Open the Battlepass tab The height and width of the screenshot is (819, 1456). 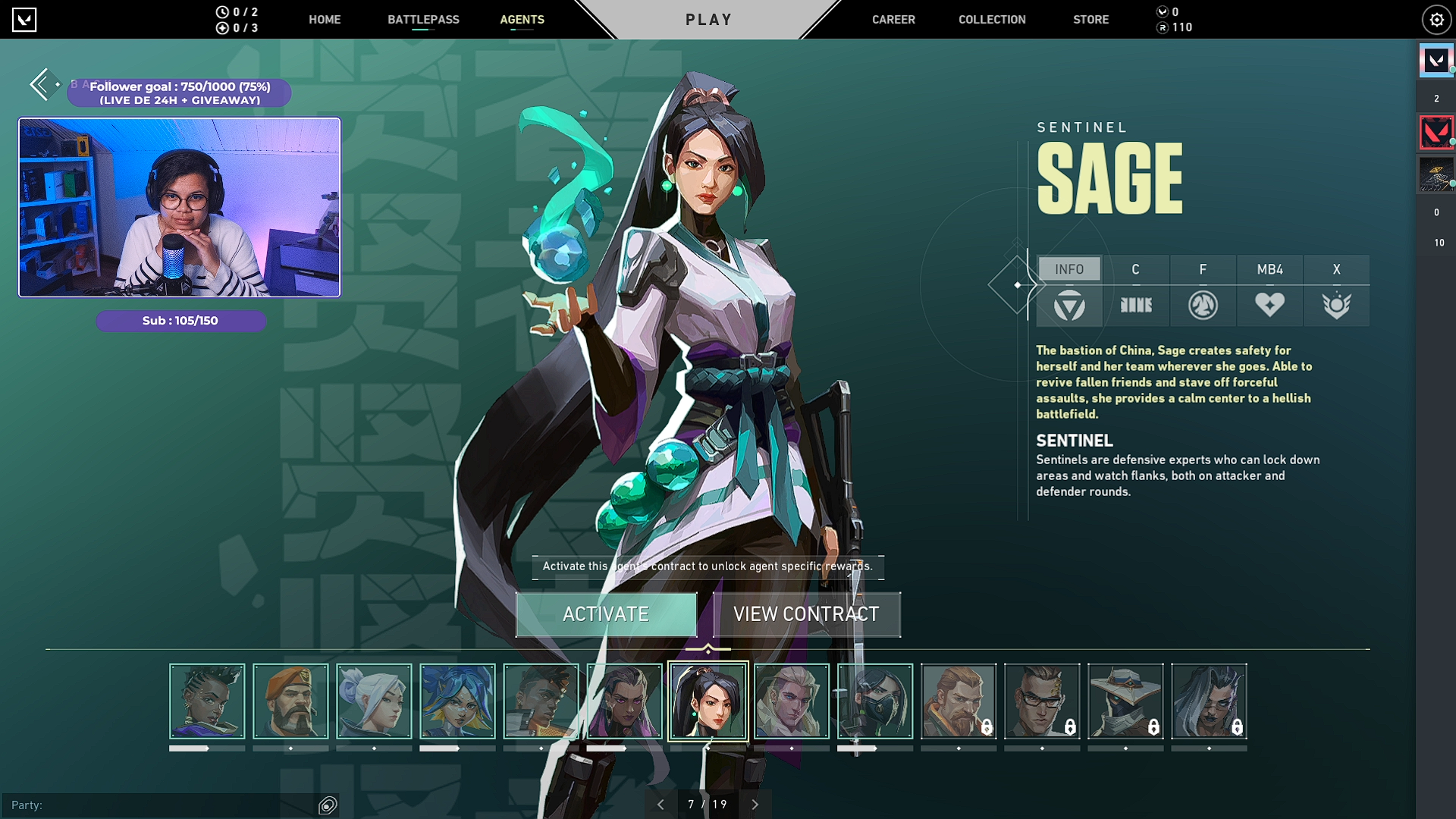pyautogui.click(x=423, y=20)
